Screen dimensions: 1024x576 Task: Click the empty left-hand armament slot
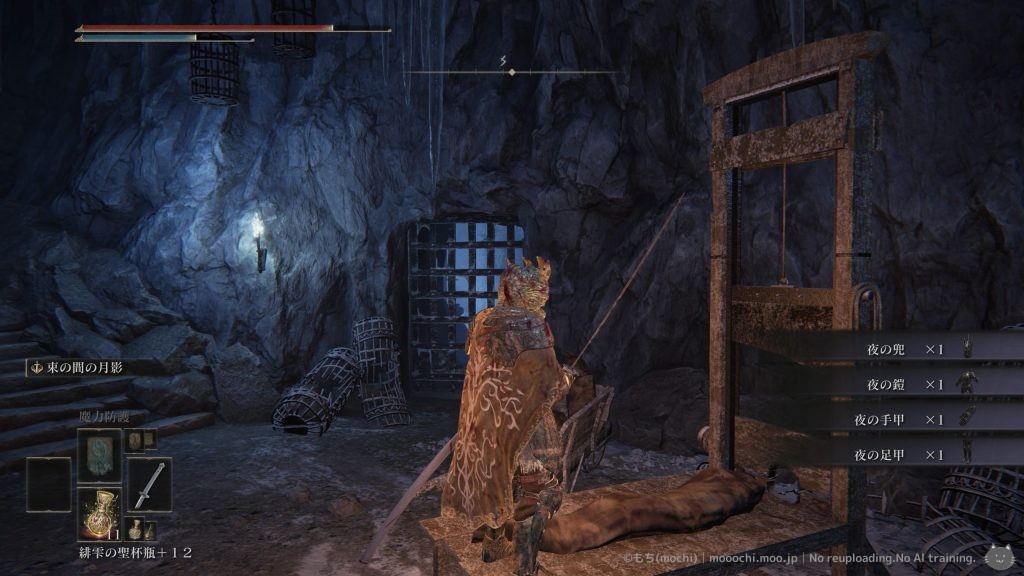pyautogui.click(x=48, y=484)
